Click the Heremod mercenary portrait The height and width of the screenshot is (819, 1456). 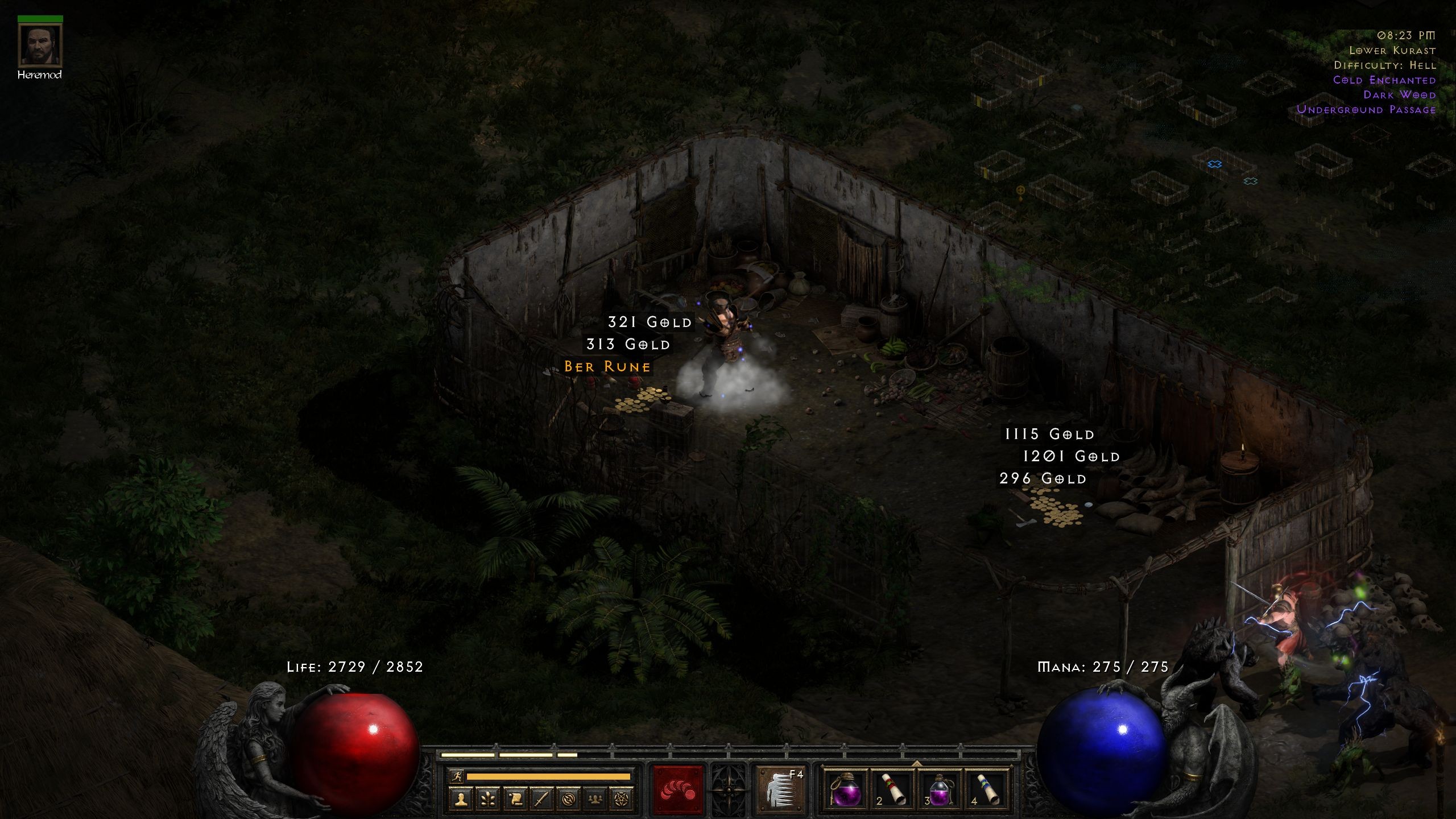40,45
